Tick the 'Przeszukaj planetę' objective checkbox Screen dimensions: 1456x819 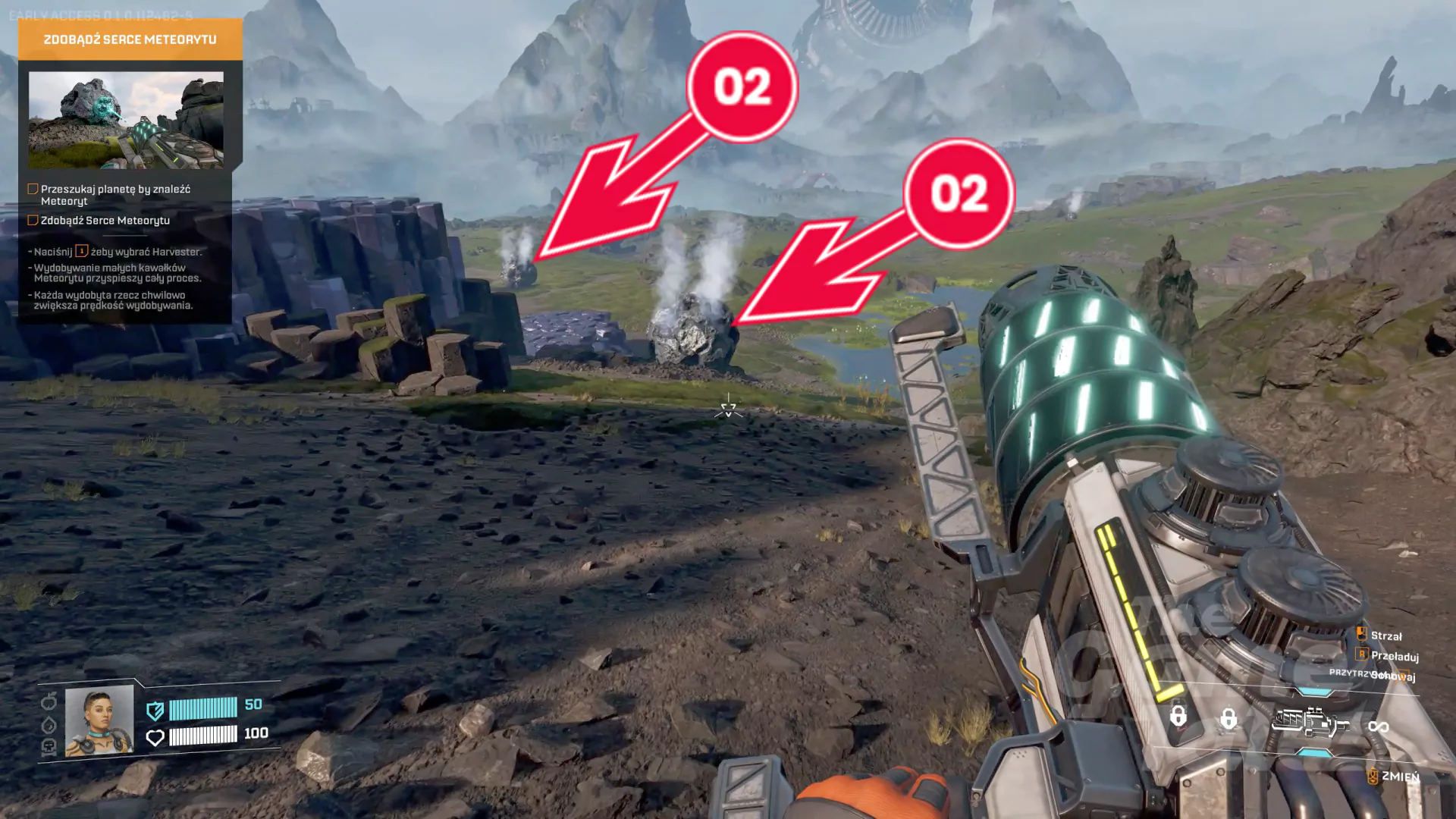(x=33, y=189)
